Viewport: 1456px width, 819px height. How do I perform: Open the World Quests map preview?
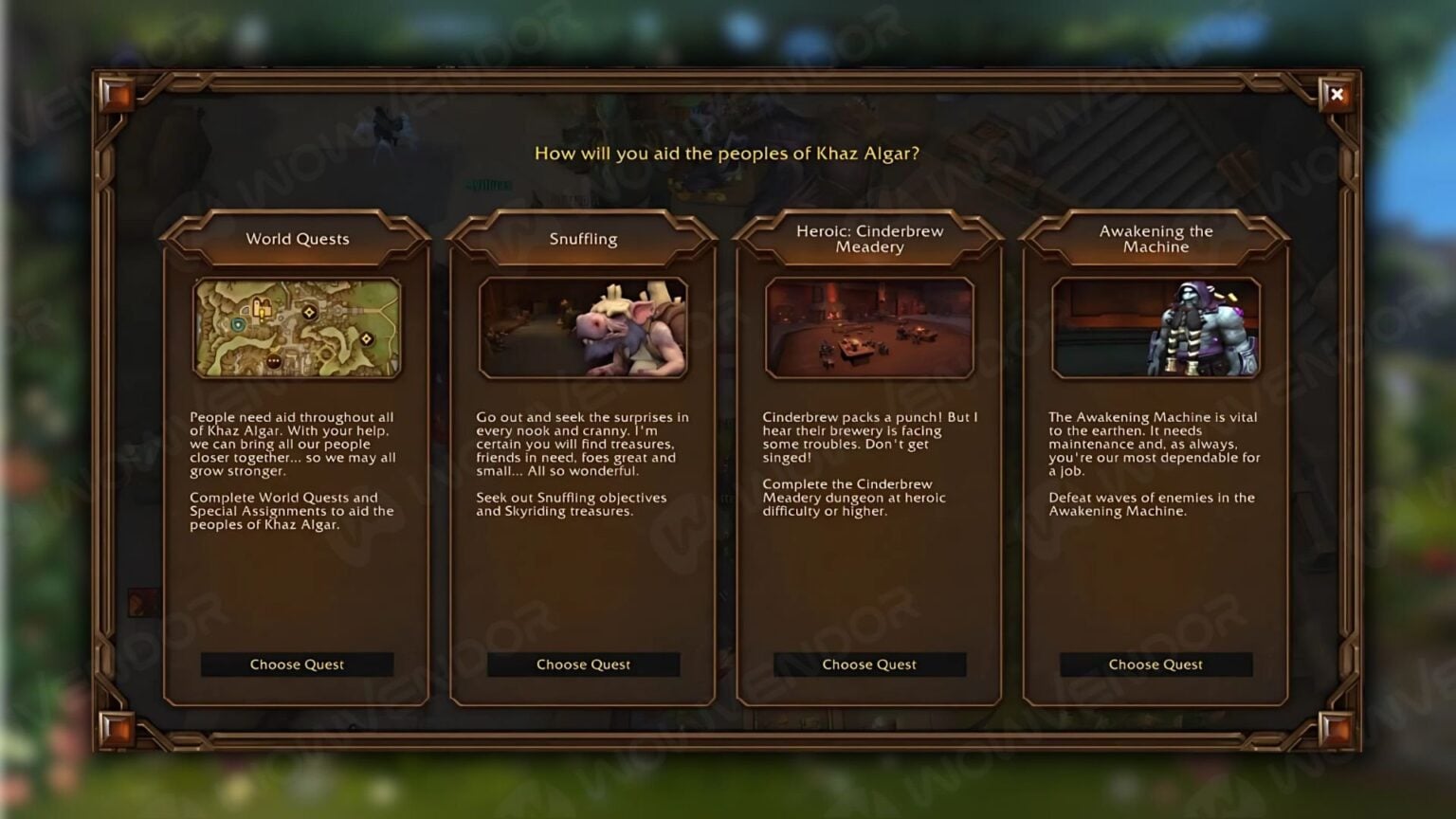(297, 327)
